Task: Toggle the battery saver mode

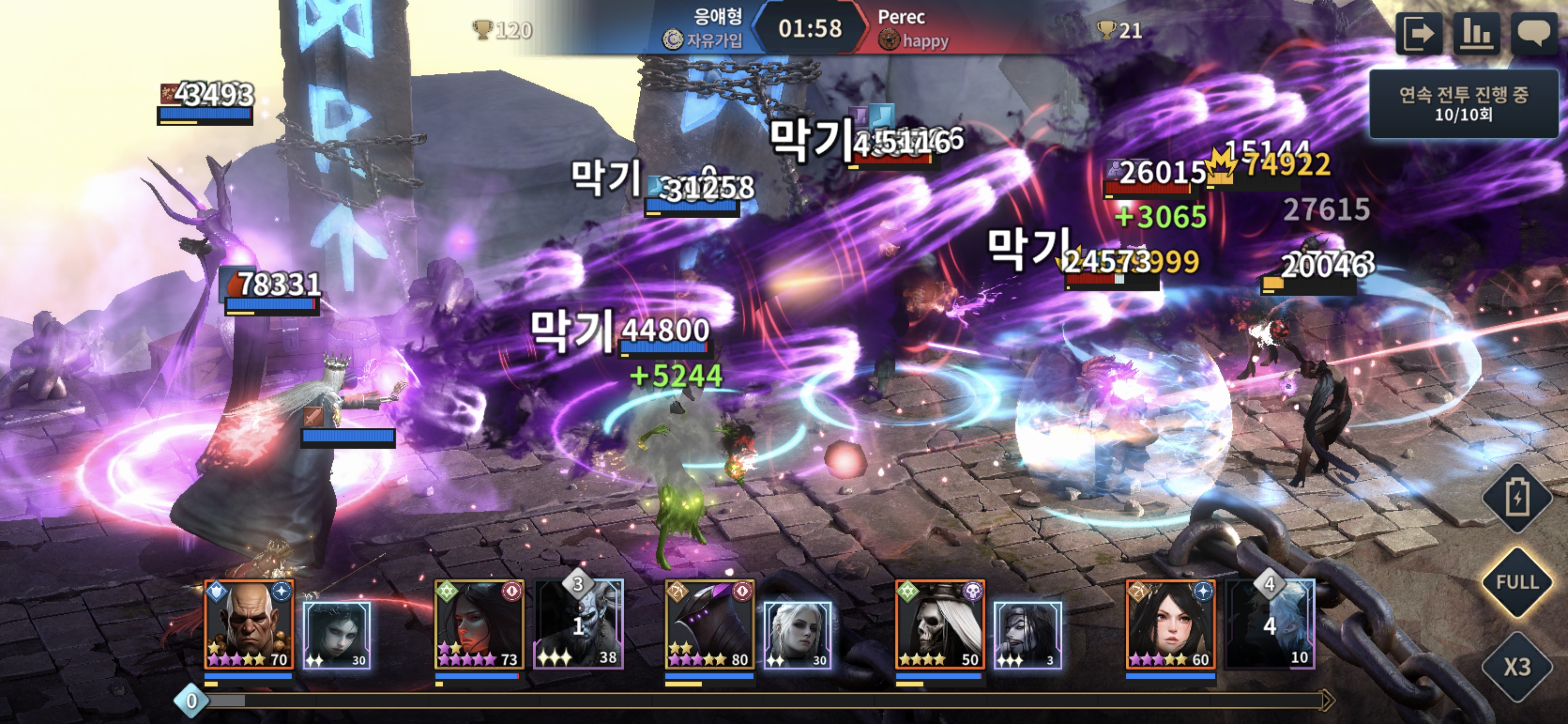Action: click(1517, 499)
